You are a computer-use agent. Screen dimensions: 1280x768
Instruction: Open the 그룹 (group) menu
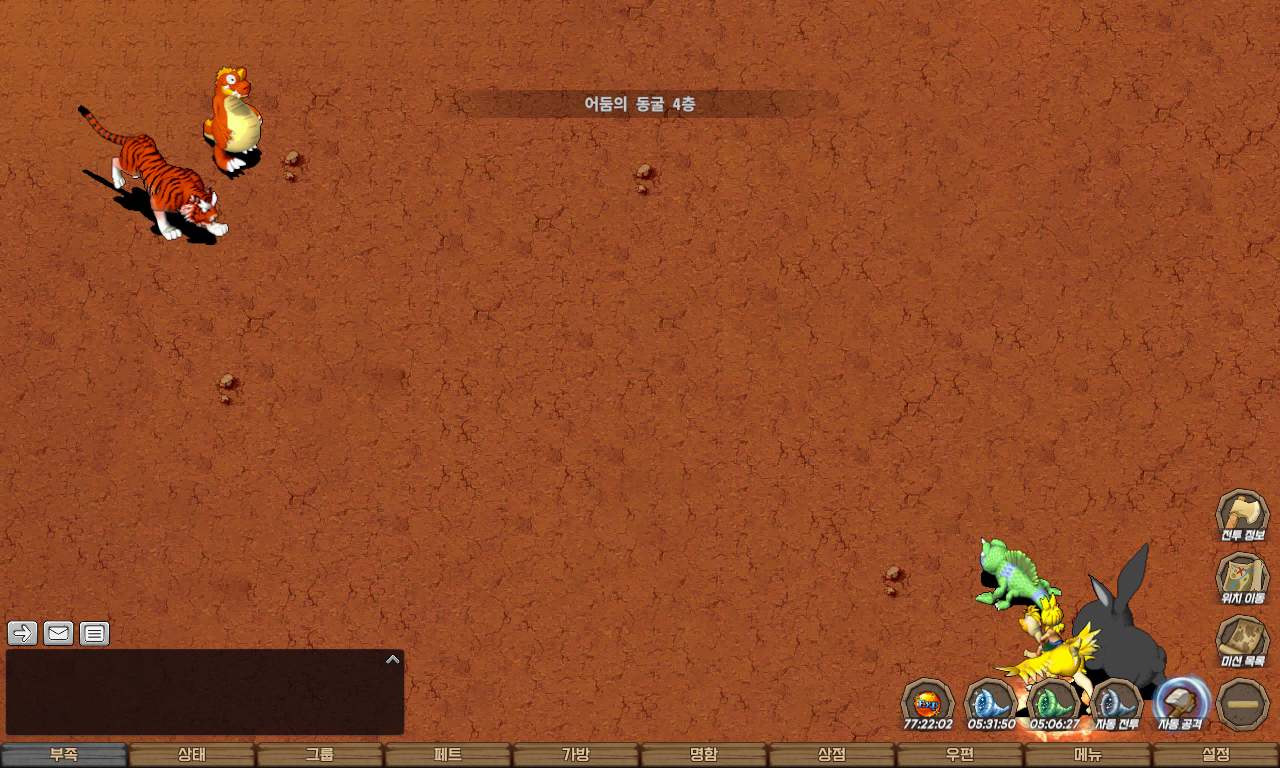pyautogui.click(x=320, y=755)
